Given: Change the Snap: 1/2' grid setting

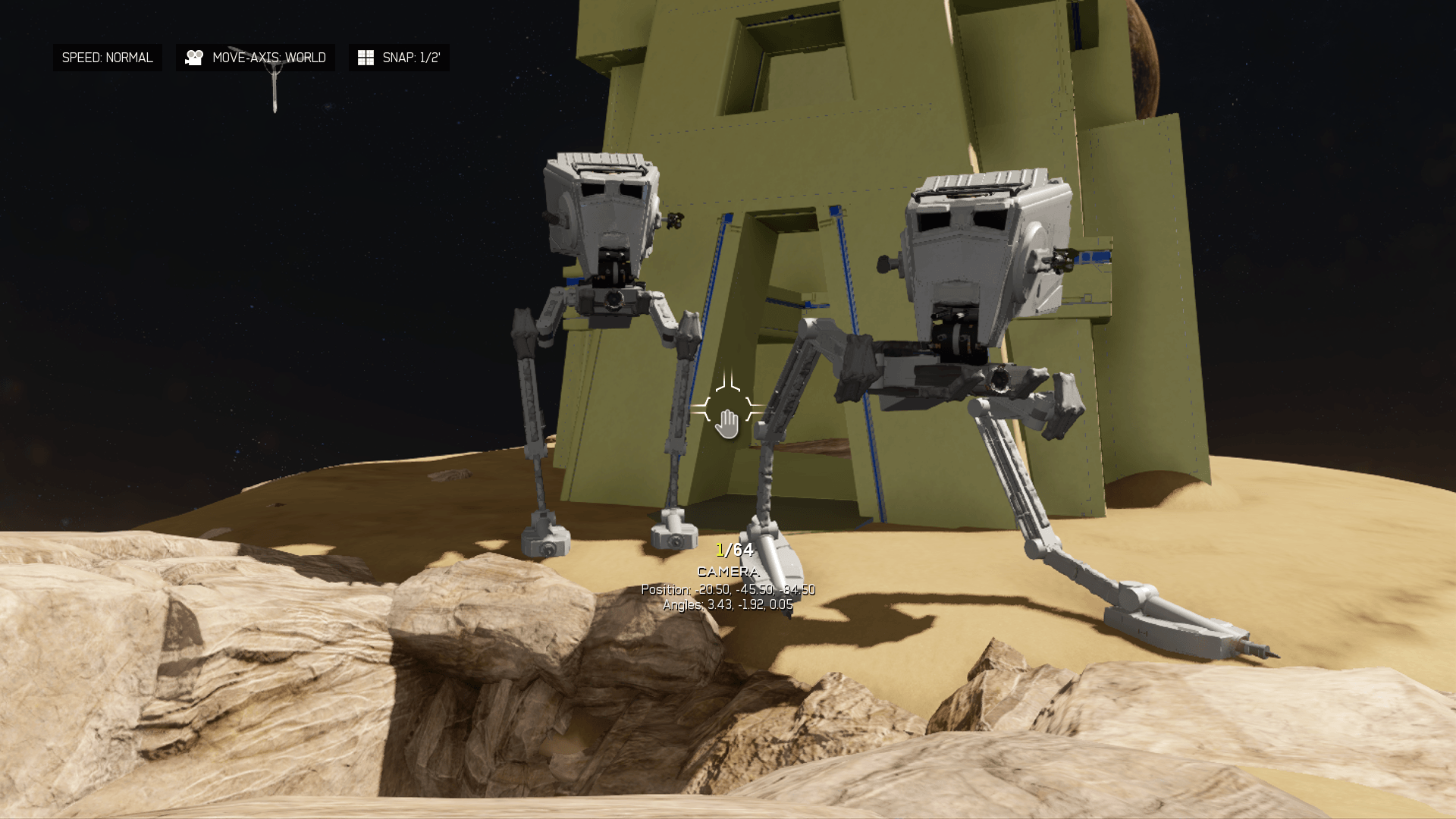Looking at the screenshot, I should click(399, 58).
